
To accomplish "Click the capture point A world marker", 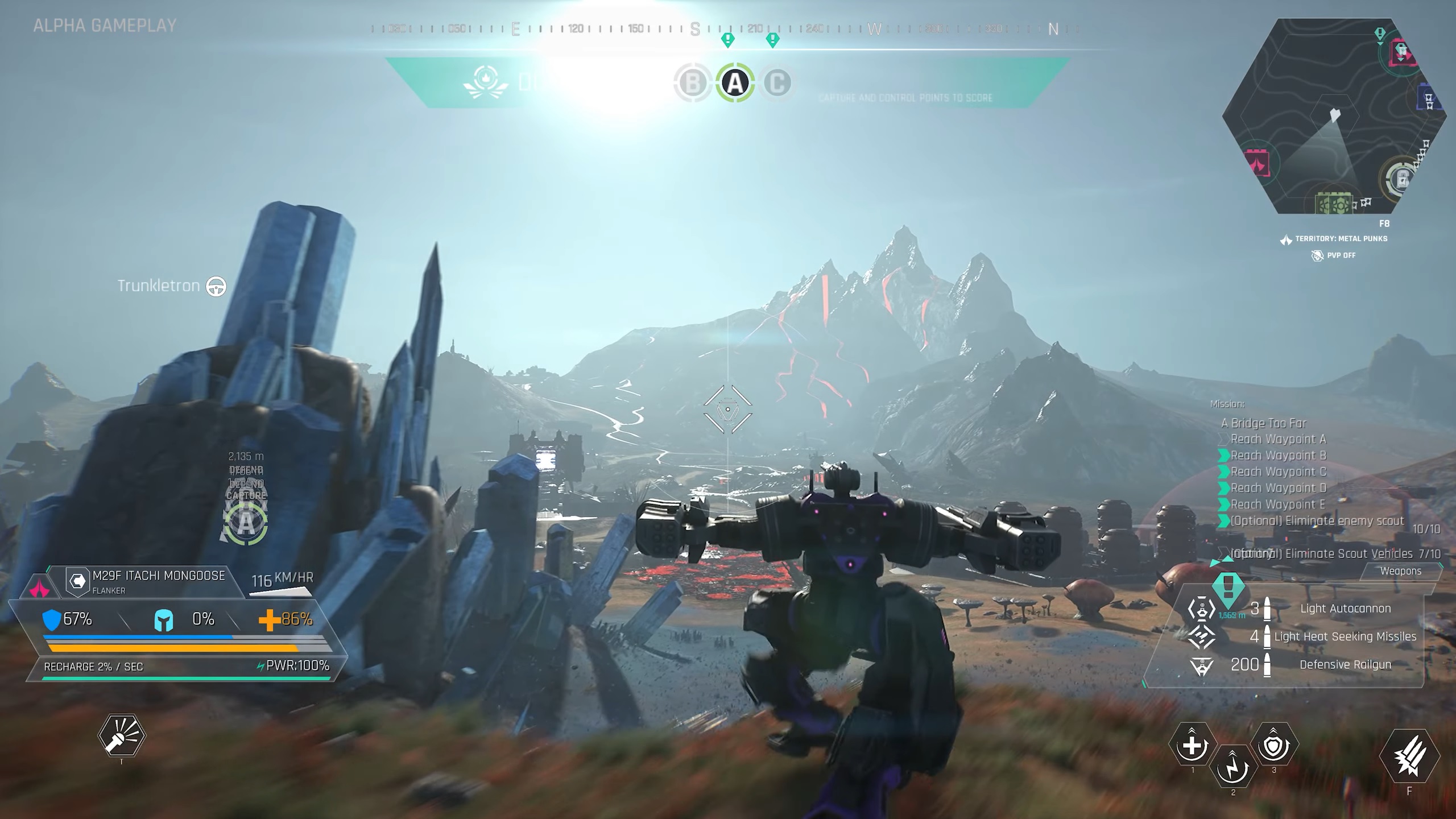I will [246, 523].
